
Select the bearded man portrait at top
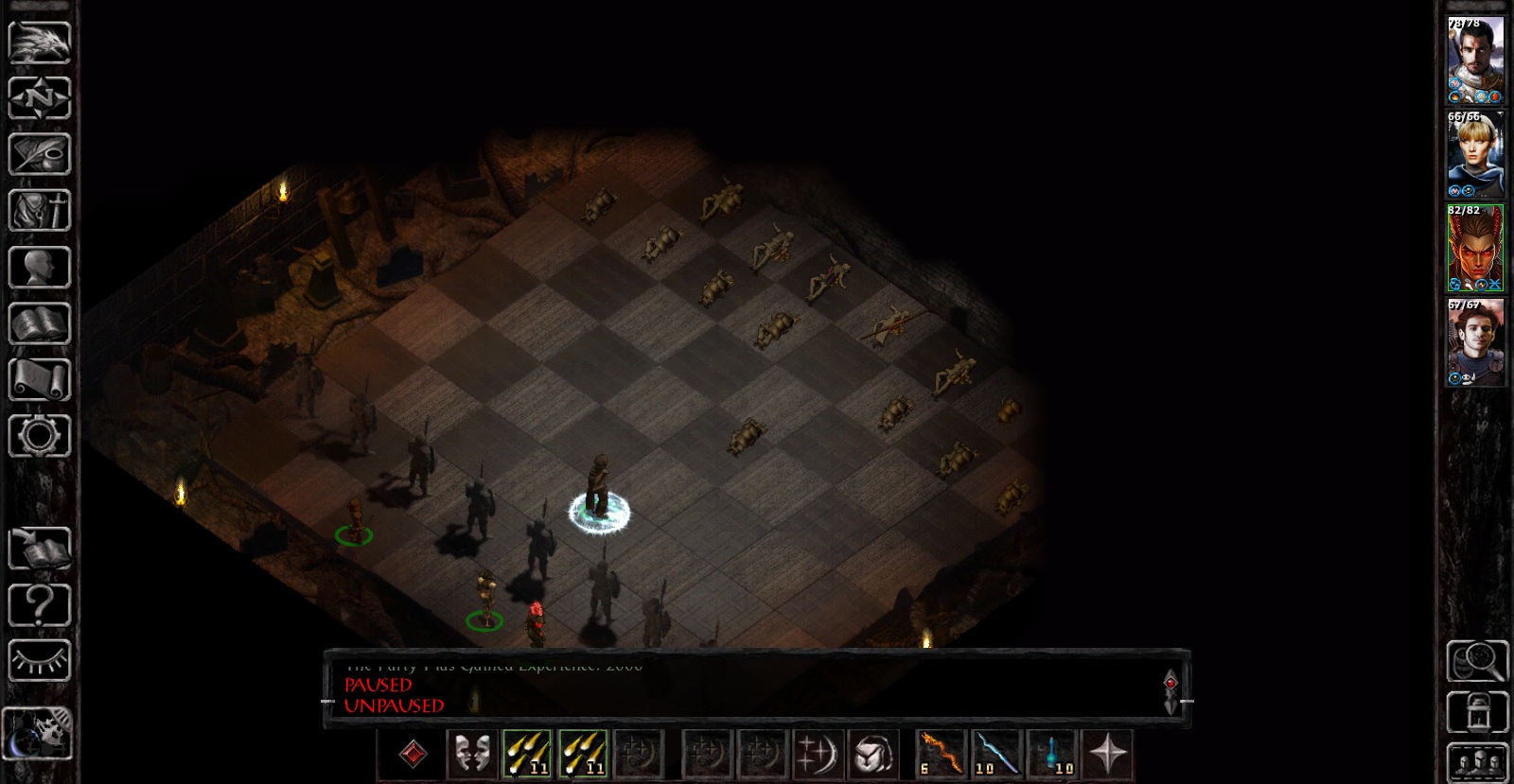(1475, 60)
